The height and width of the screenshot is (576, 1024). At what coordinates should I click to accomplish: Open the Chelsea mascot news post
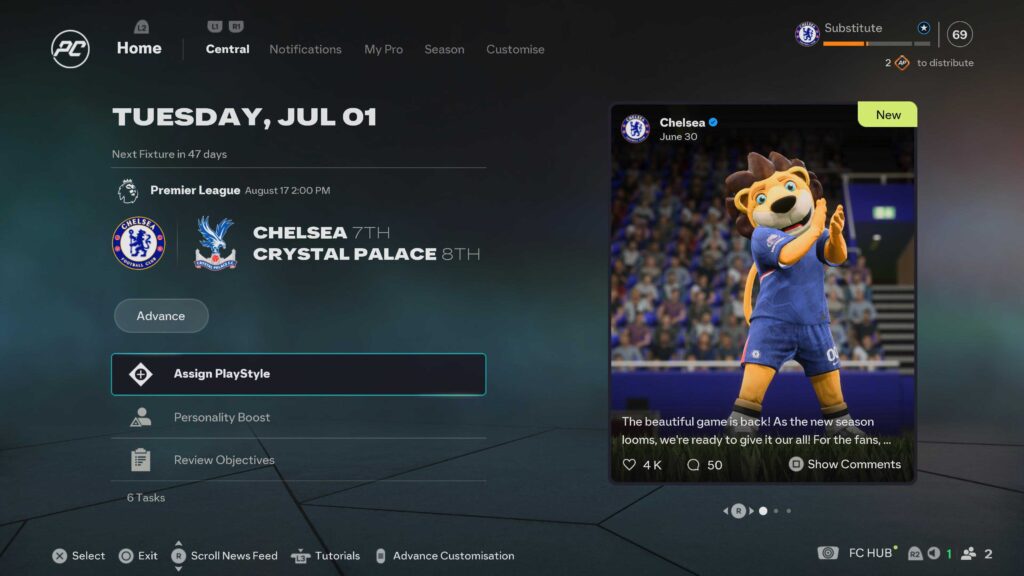[x=762, y=290]
